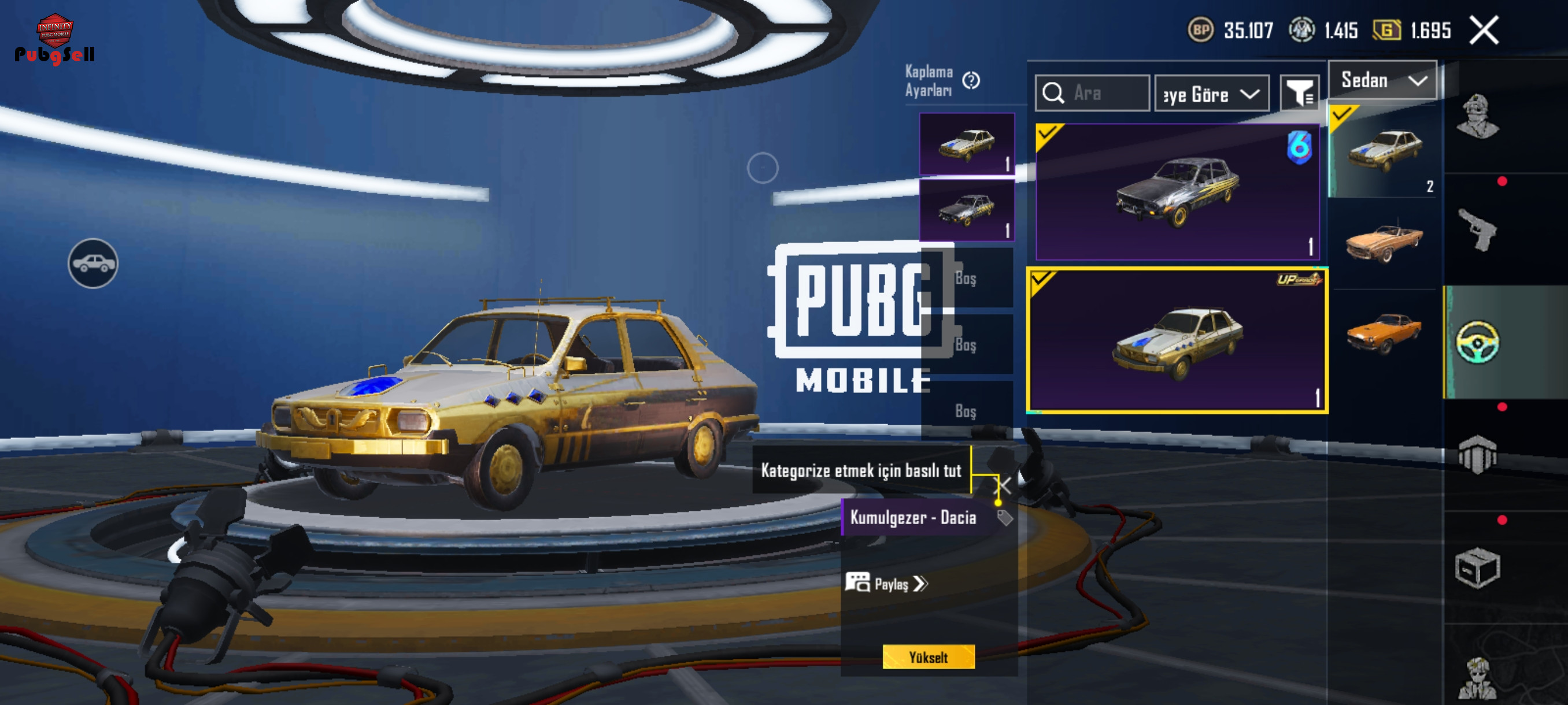This screenshot has height=705, width=1568.
Task: Select the gold sedan in the vehicle list
Action: 1384,152
